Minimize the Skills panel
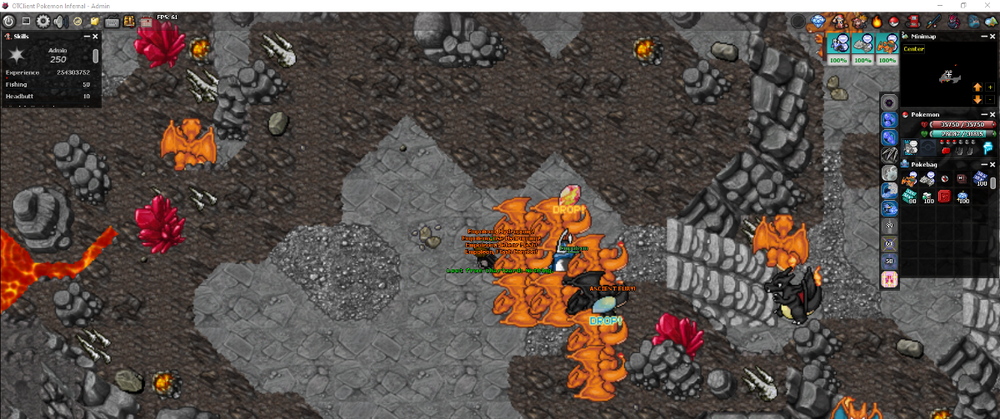 85,37
